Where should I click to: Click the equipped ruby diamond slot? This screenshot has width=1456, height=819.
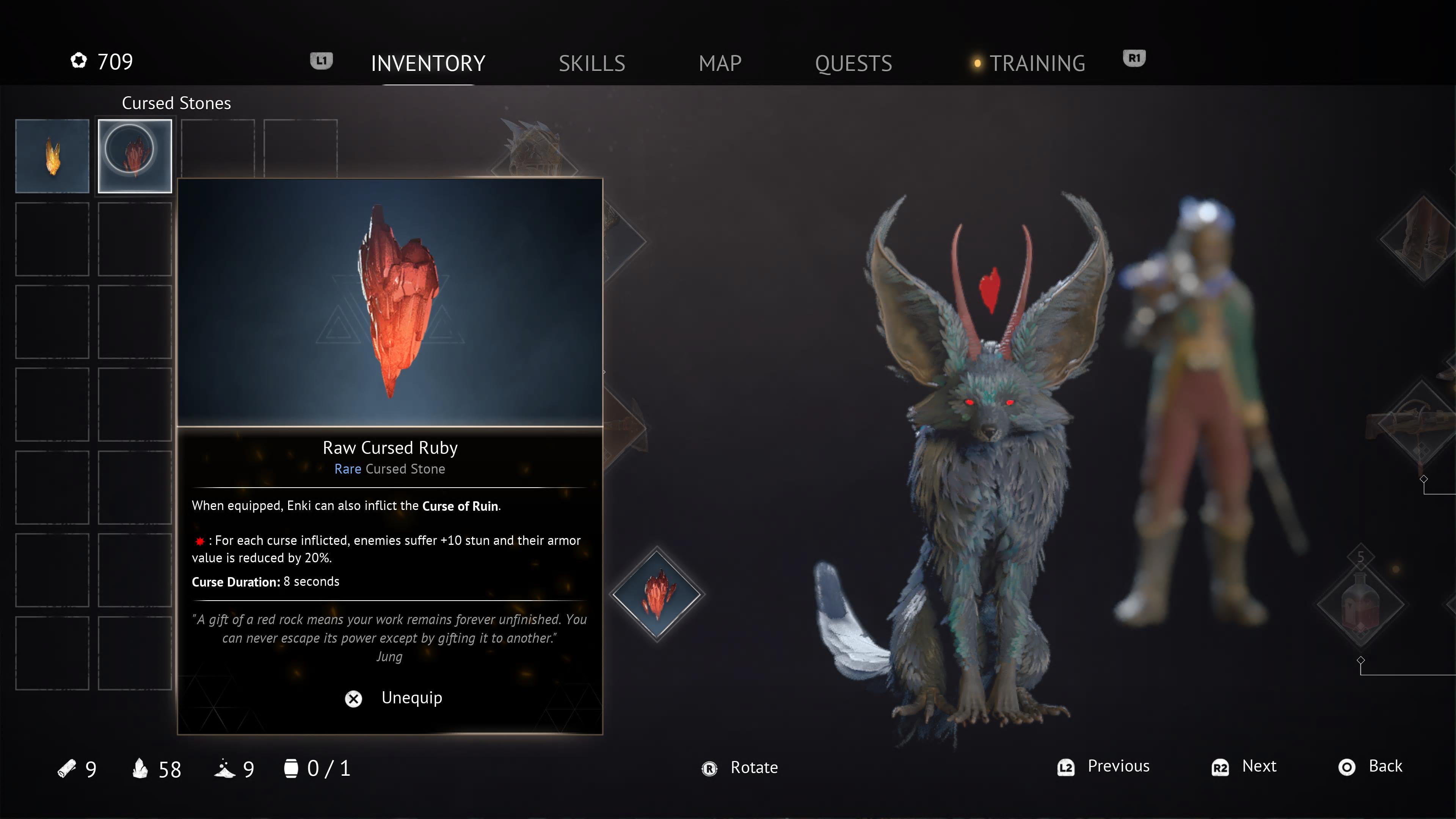point(657,594)
